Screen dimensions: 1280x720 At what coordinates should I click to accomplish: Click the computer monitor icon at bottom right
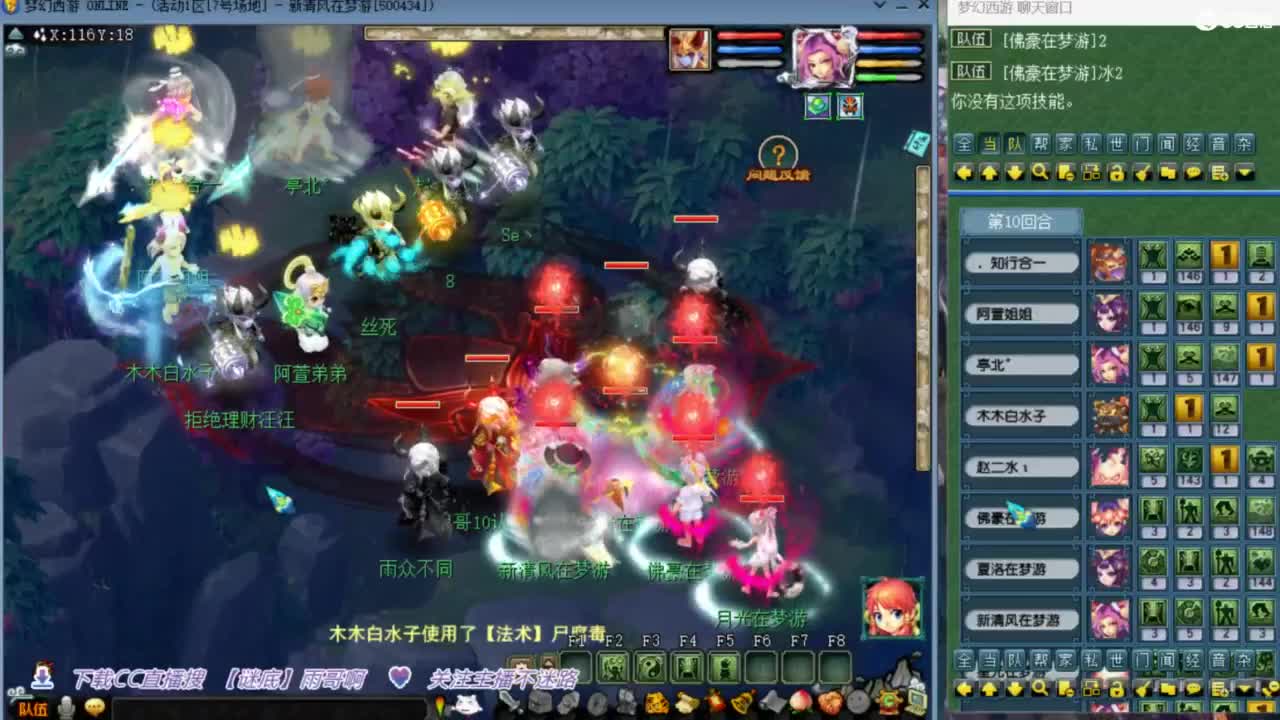click(x=916, y=700)
